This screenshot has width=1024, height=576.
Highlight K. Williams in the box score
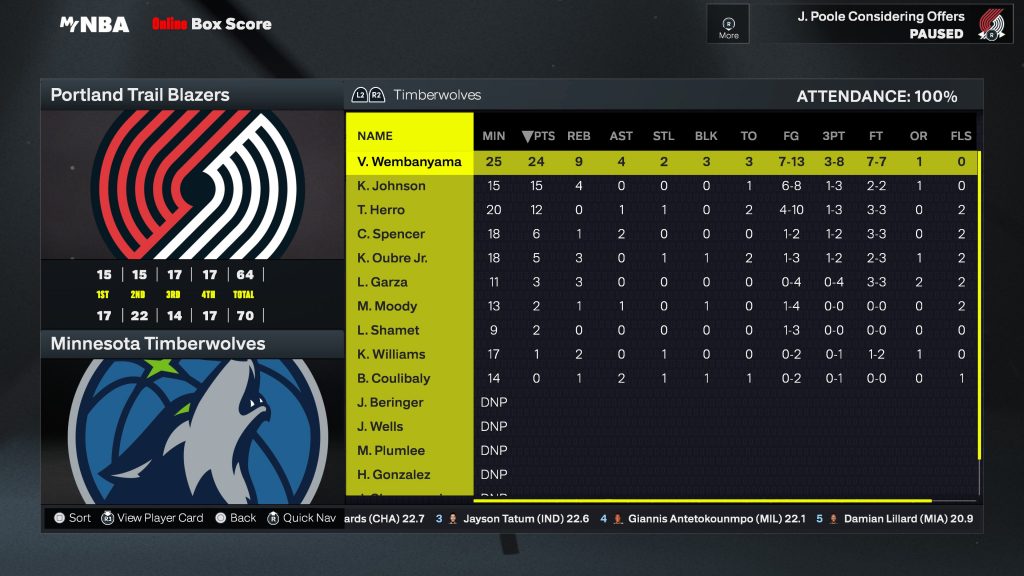(x=391, y=354)
